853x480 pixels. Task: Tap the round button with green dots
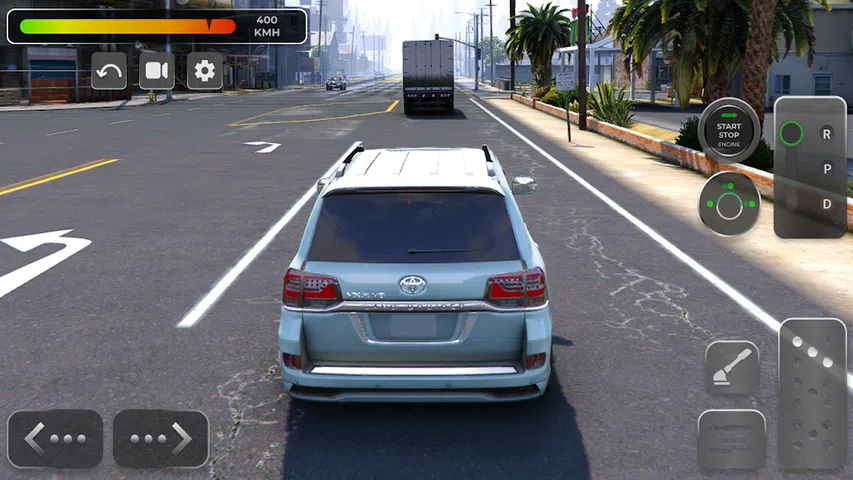pos(729,204)
